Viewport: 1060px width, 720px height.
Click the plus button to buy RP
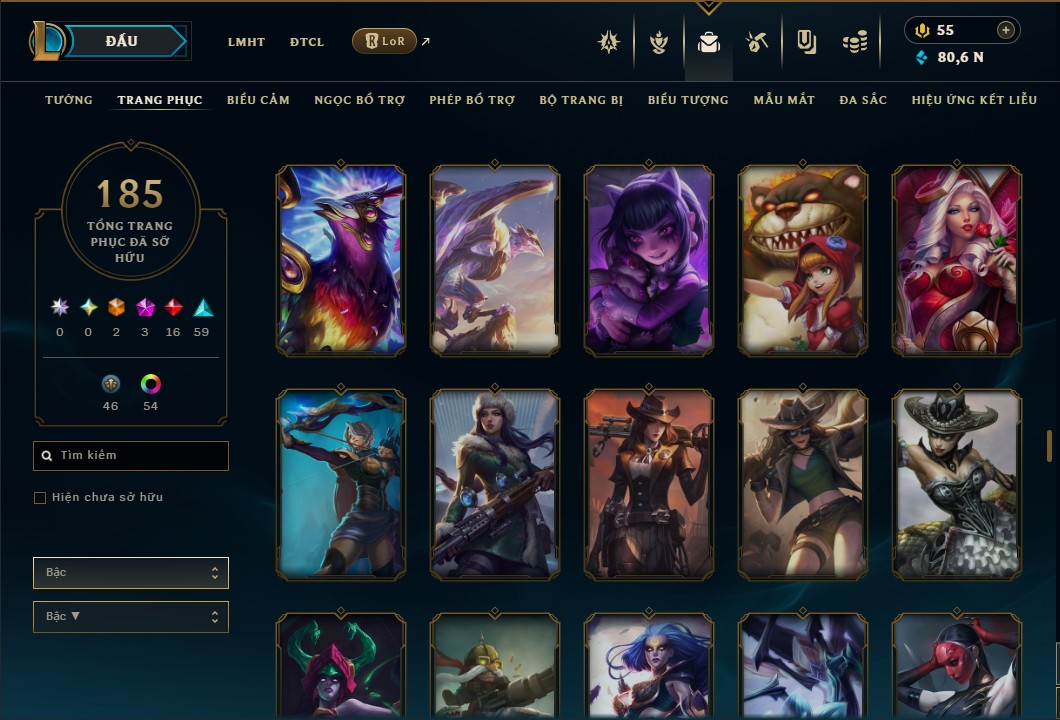pyautogui.click(x=1005, y=30)
